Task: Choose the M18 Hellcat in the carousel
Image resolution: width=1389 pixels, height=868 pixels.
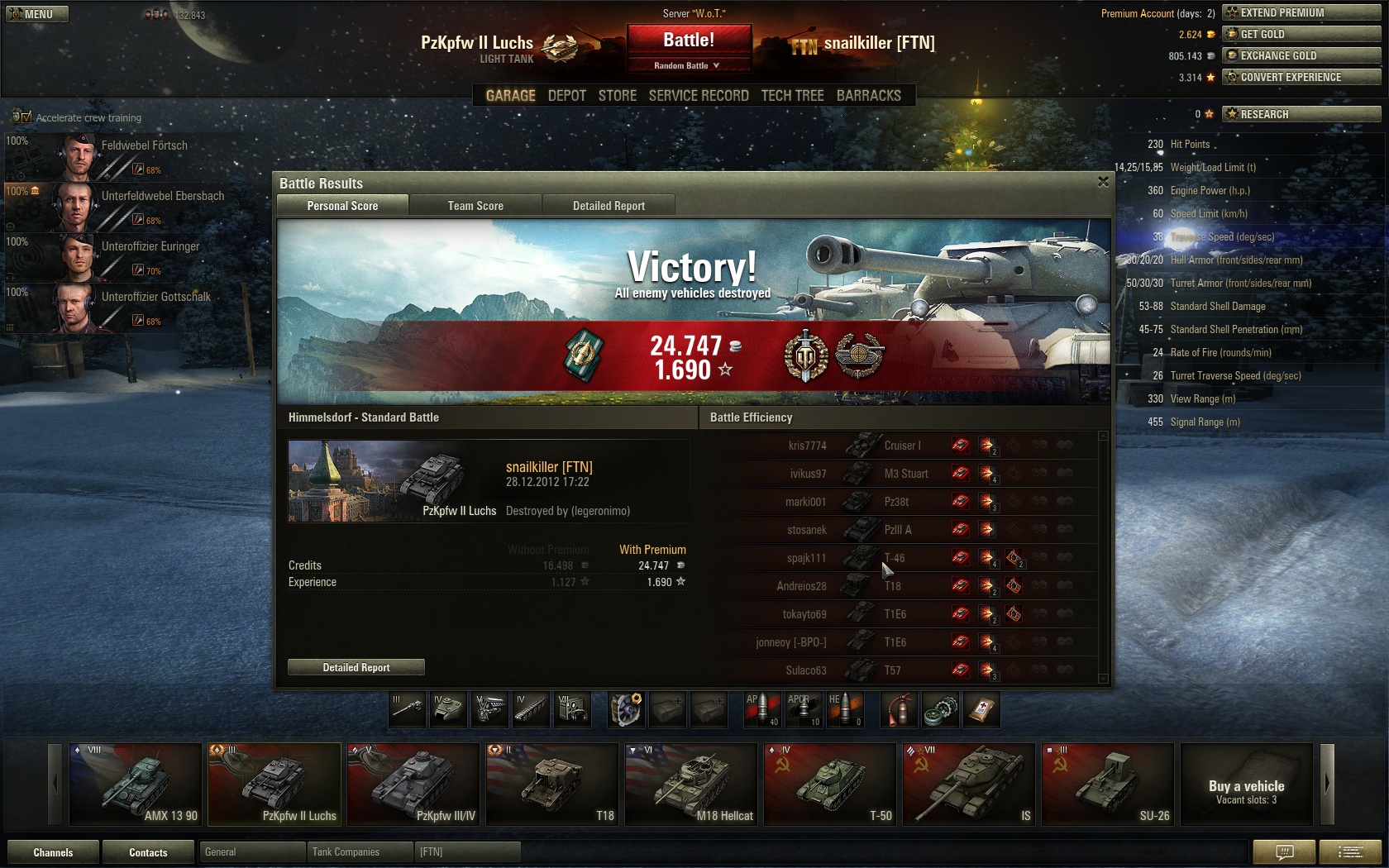Action: tap(691, 784)
